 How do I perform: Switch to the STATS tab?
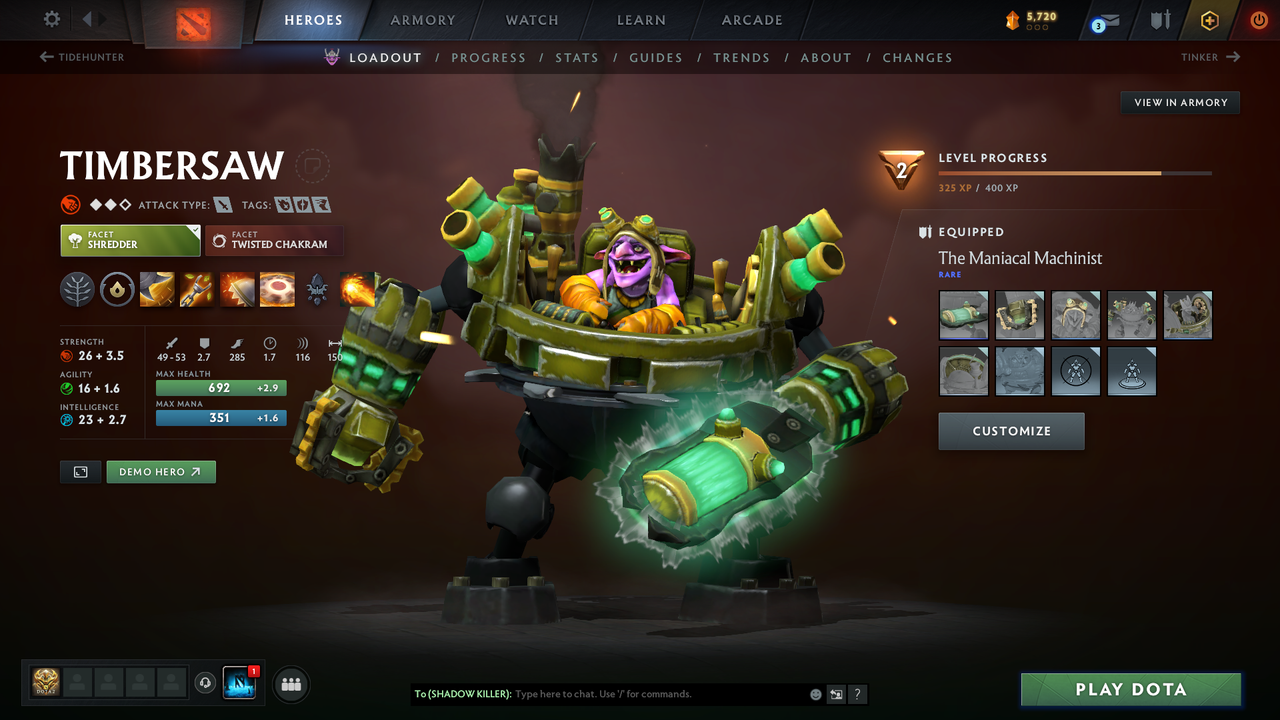pos(577,57)
